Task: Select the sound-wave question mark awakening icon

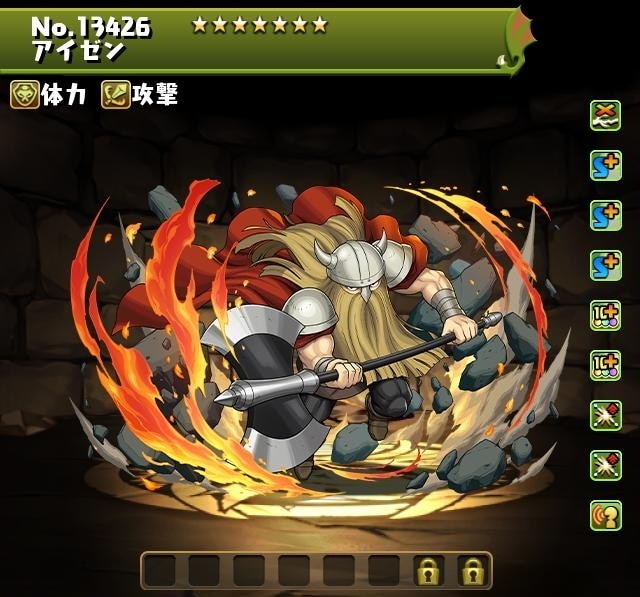Action: (605, 515)
